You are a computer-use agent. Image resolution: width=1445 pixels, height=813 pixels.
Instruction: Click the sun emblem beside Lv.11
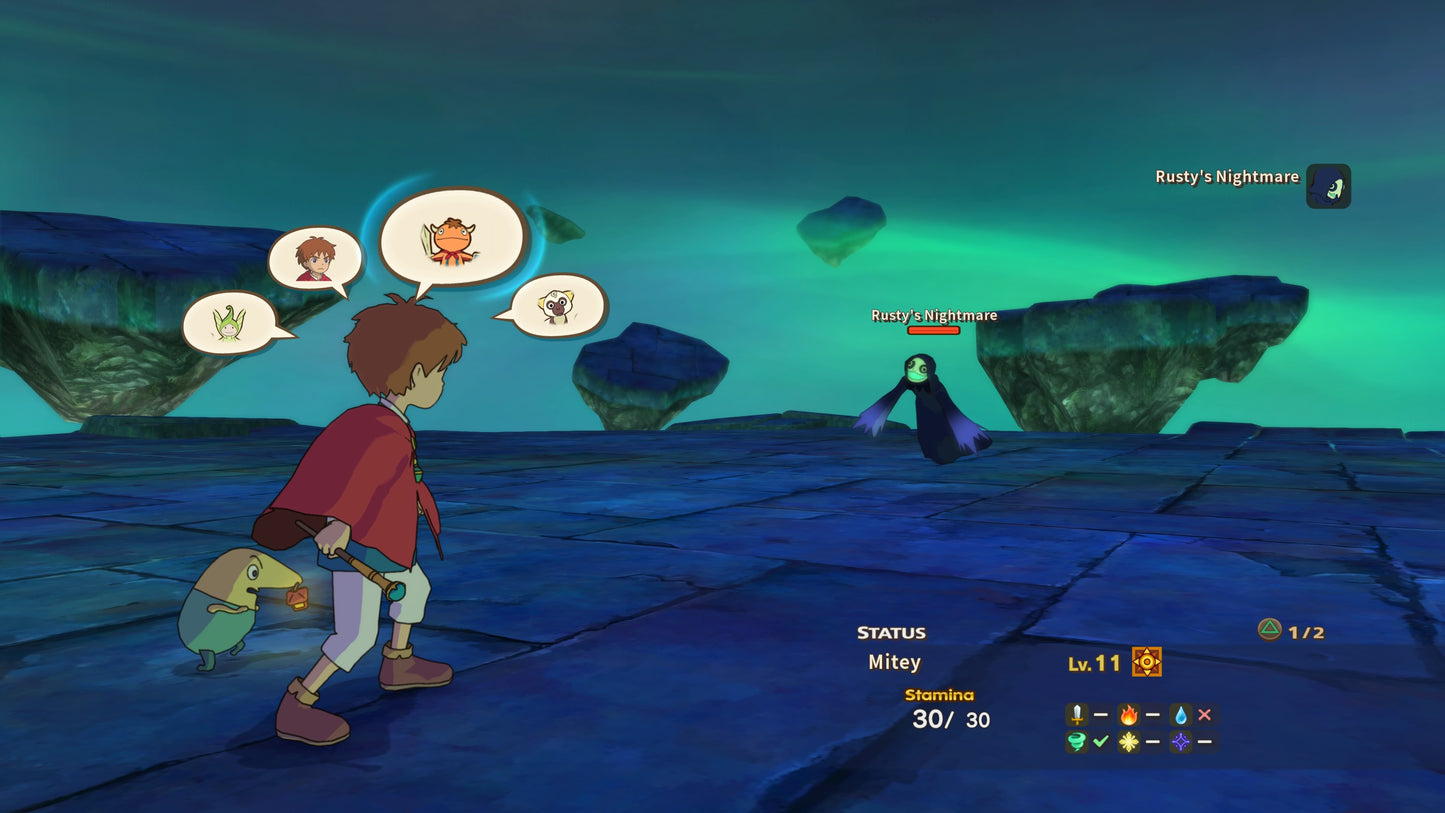(1145, 661)
